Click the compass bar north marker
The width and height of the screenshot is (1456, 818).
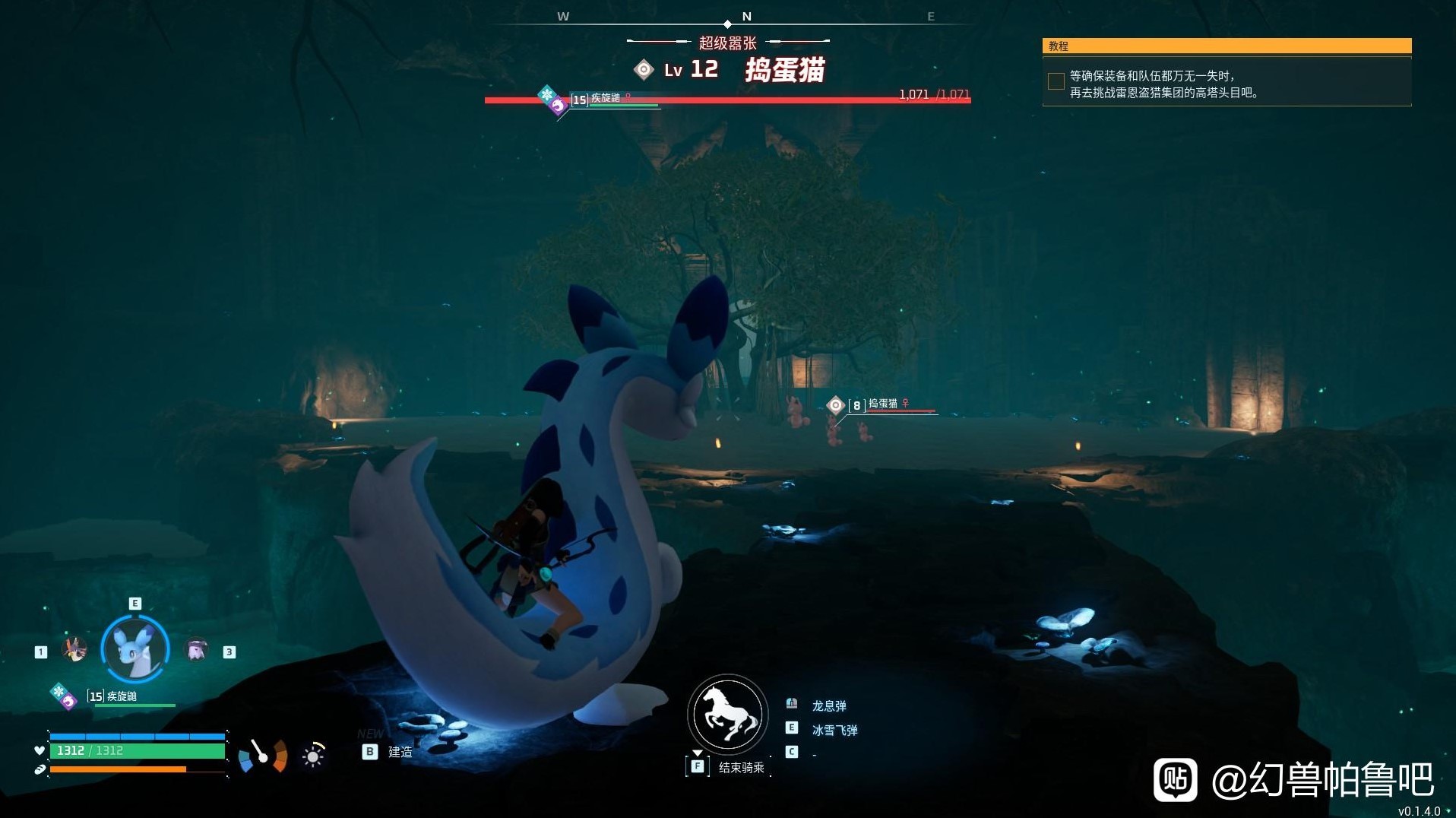pyautogui.click(x=746, y=16)
